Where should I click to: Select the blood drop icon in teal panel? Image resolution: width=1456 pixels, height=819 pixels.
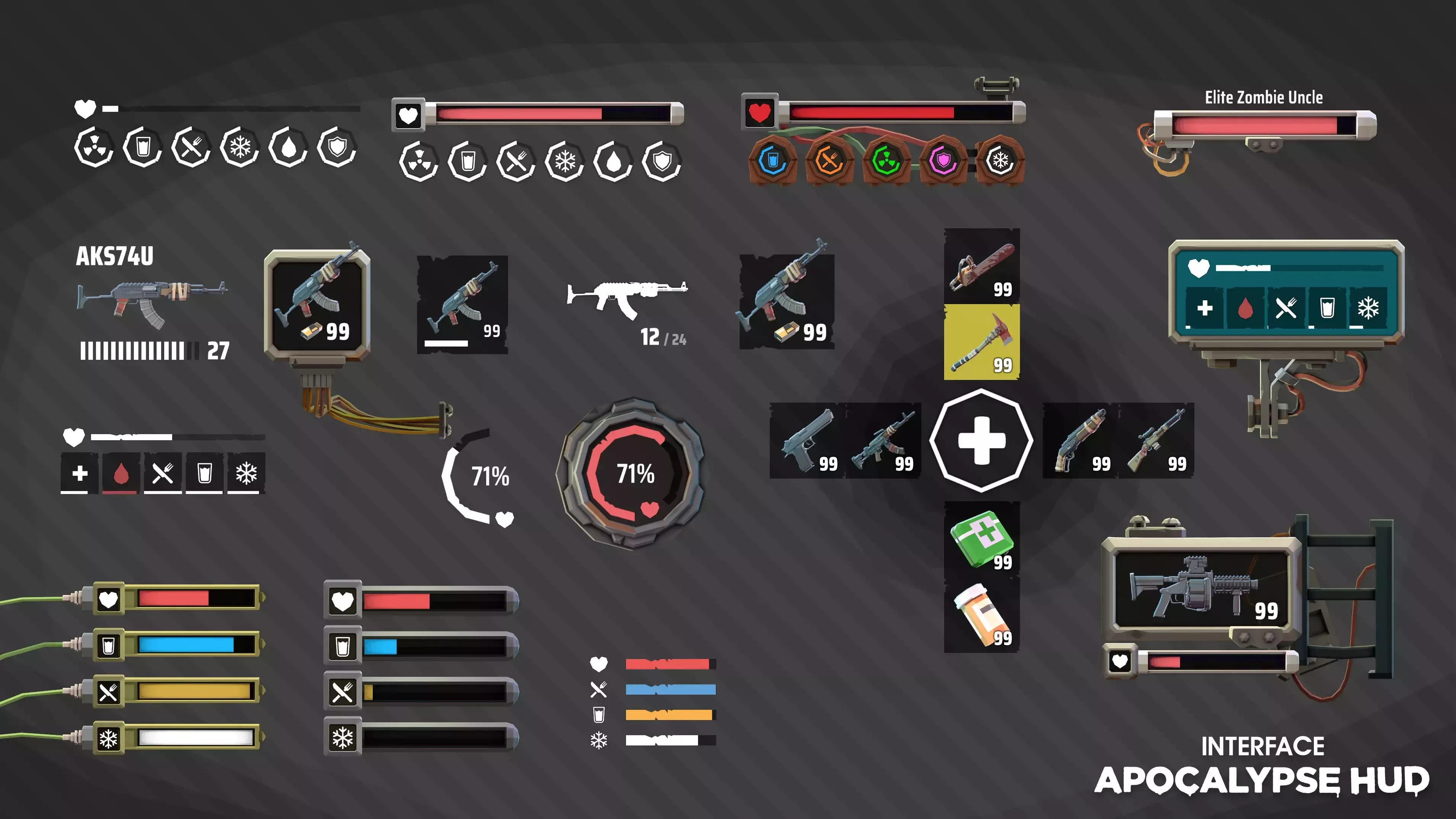1245,308
